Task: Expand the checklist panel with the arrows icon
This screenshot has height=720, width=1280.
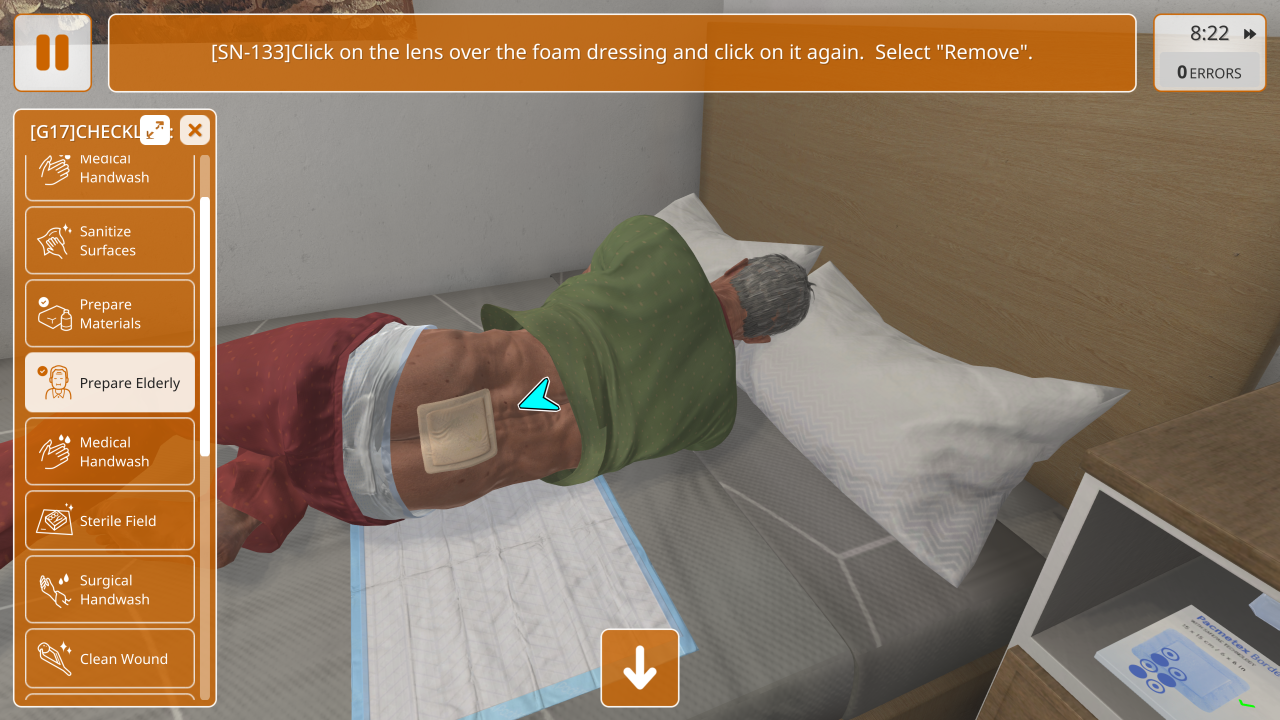Action: click(x=155, y=130)
